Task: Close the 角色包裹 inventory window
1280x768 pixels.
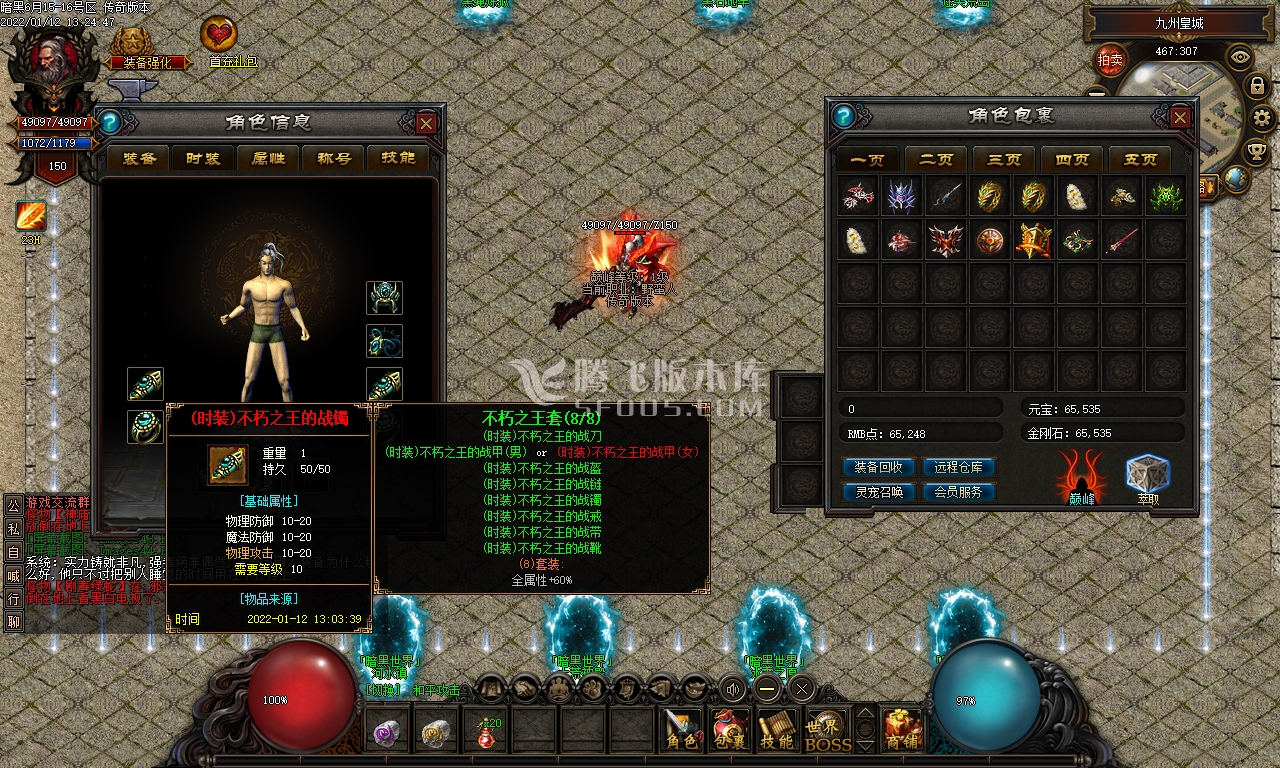Action: (x=1180, y=117)
